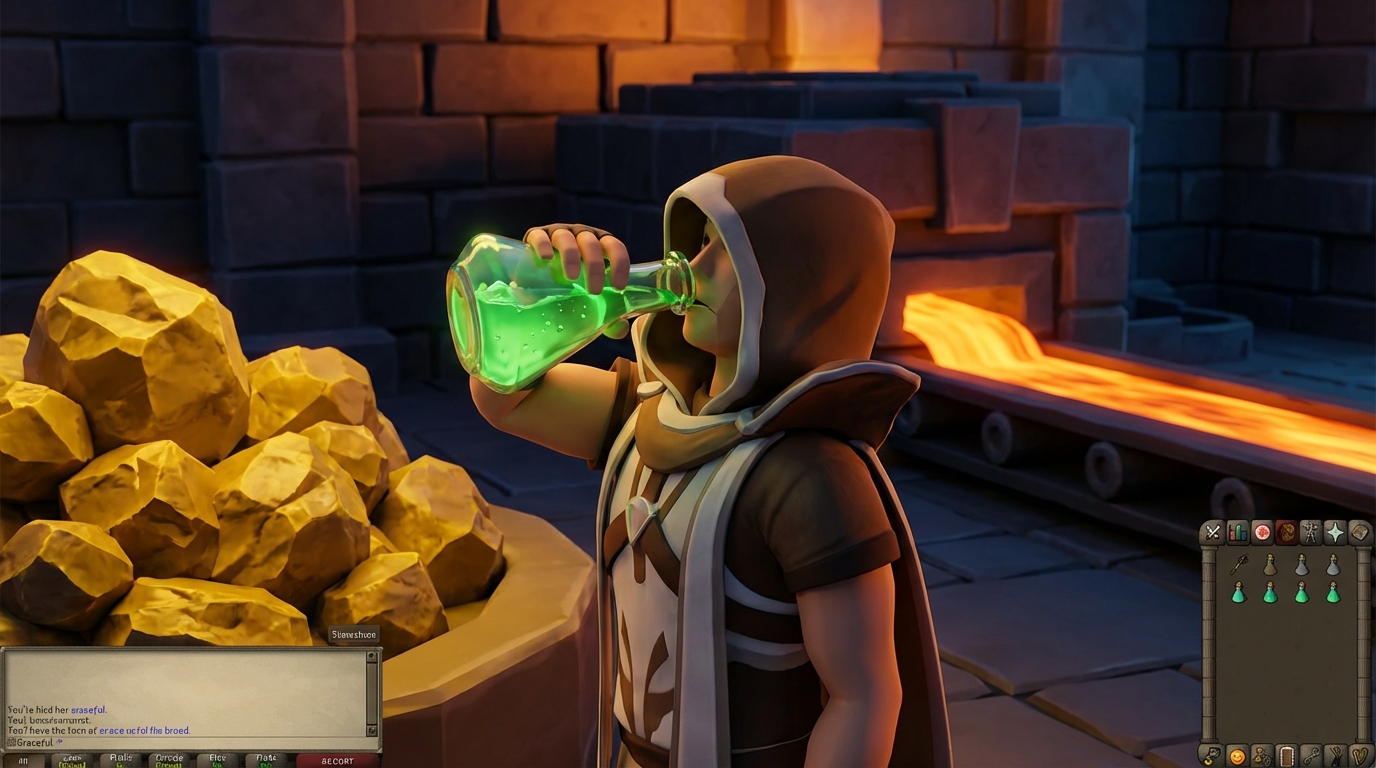The width and height of the screenshot is (1376, 768).
Task: Open the Quest List tab
Action: click(x=1263, y=531)
